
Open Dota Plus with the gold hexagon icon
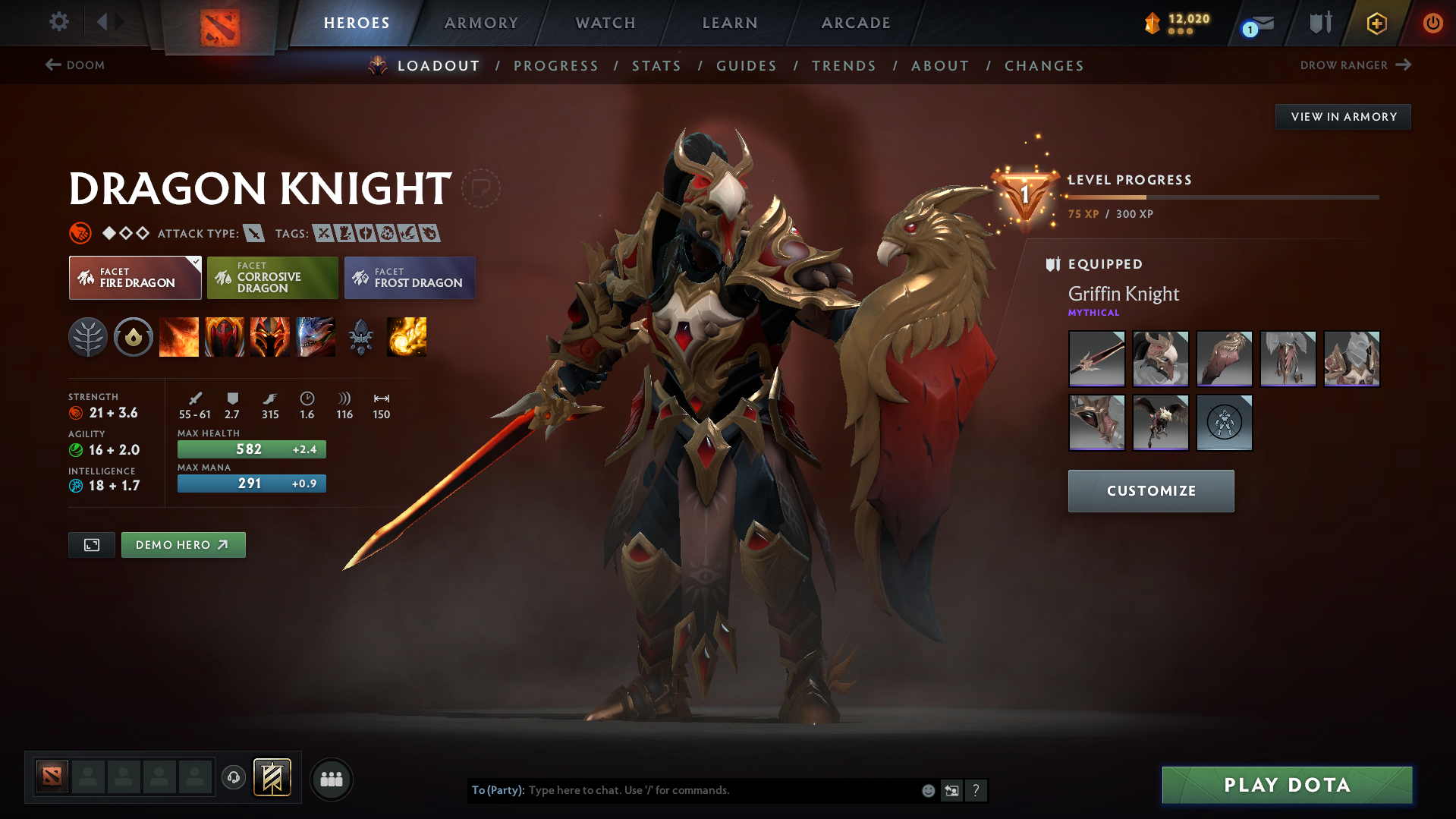[x=1376, y=23]
